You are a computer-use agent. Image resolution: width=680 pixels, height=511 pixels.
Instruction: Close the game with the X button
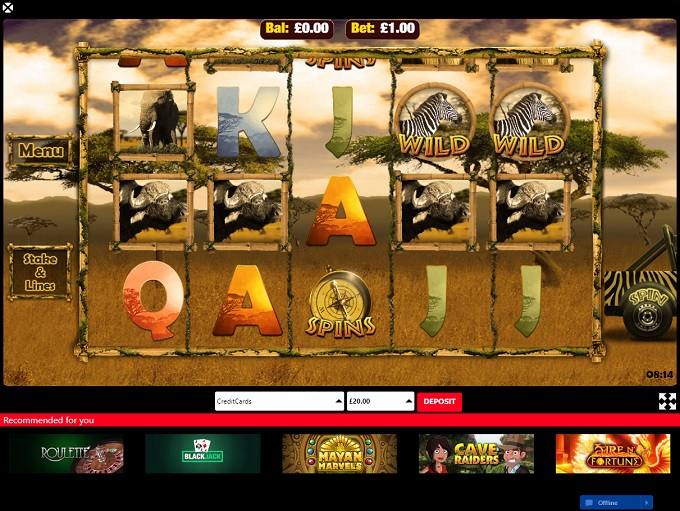point(8,8)
